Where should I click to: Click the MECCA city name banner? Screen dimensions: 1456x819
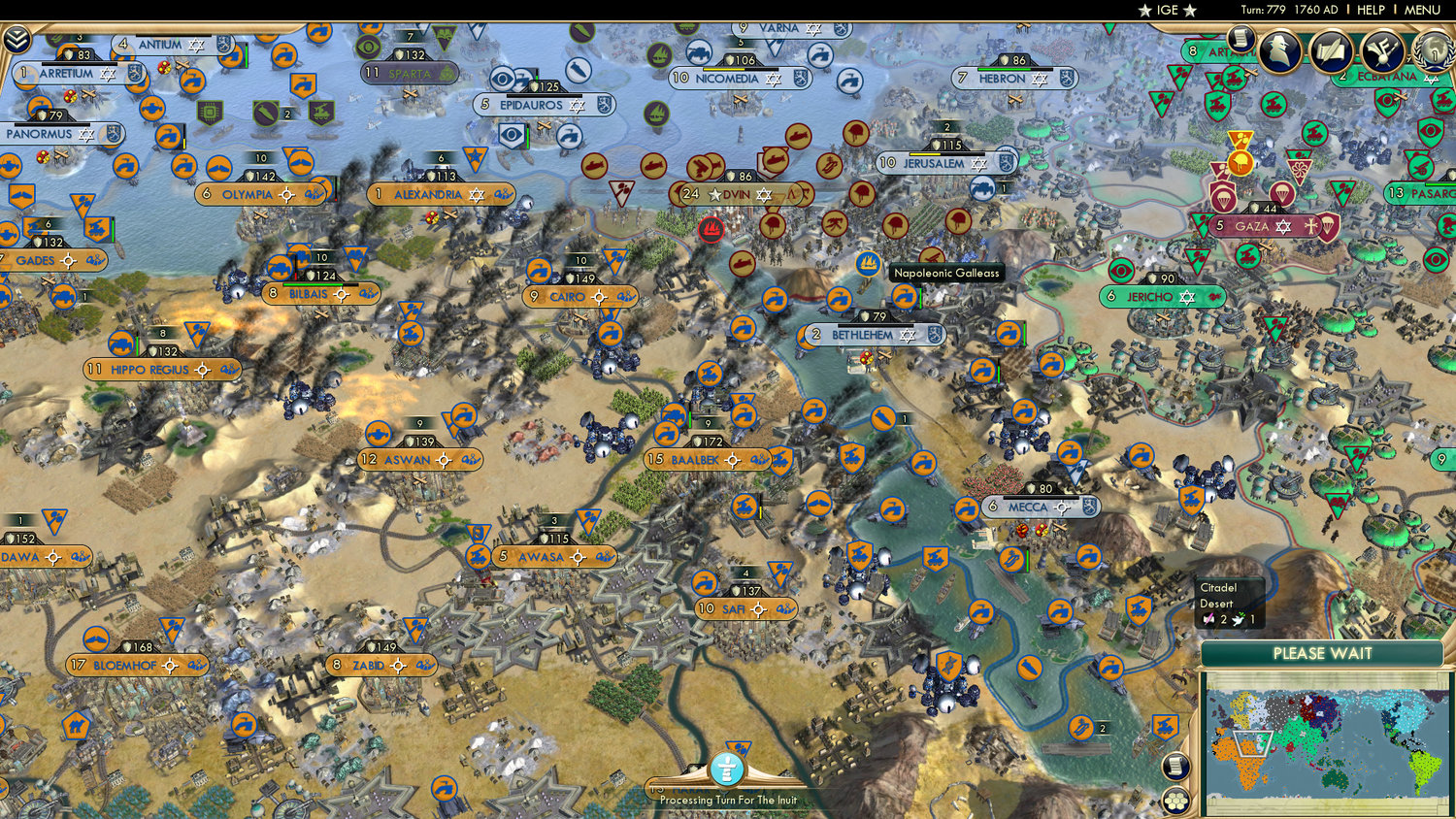coord(1031,507)
